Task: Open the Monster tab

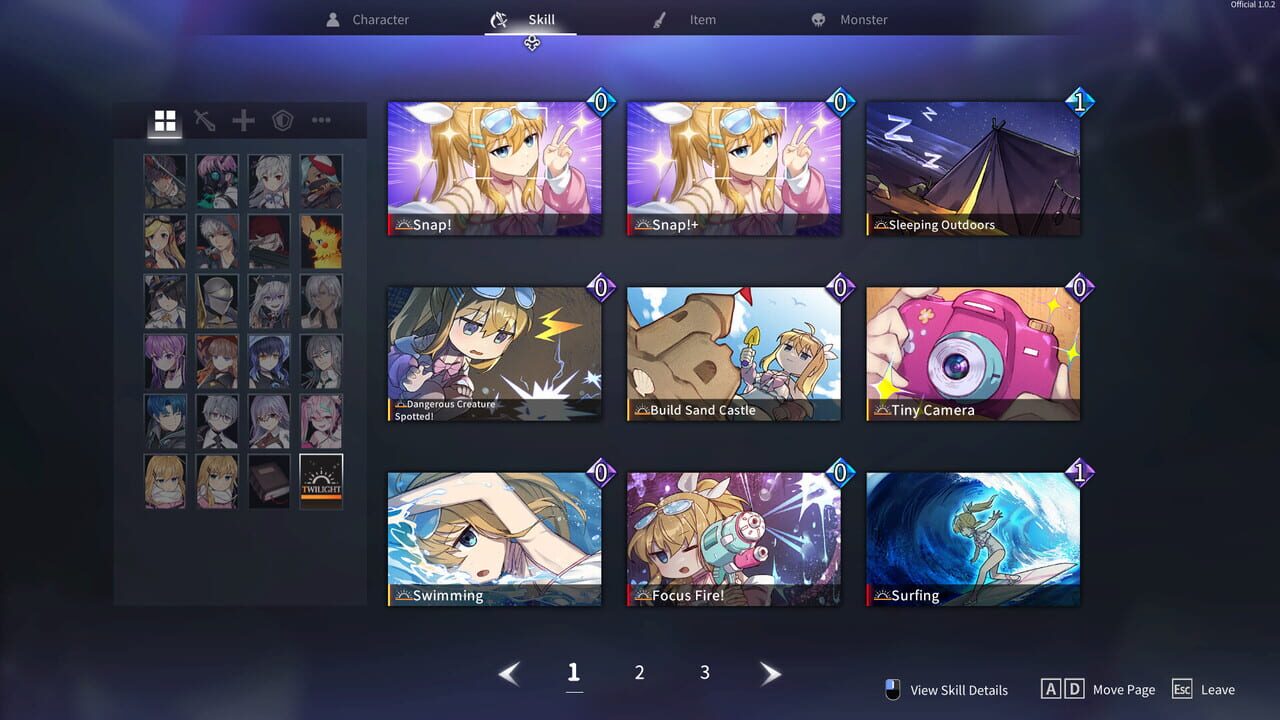Action: click(x=862, y=18)
